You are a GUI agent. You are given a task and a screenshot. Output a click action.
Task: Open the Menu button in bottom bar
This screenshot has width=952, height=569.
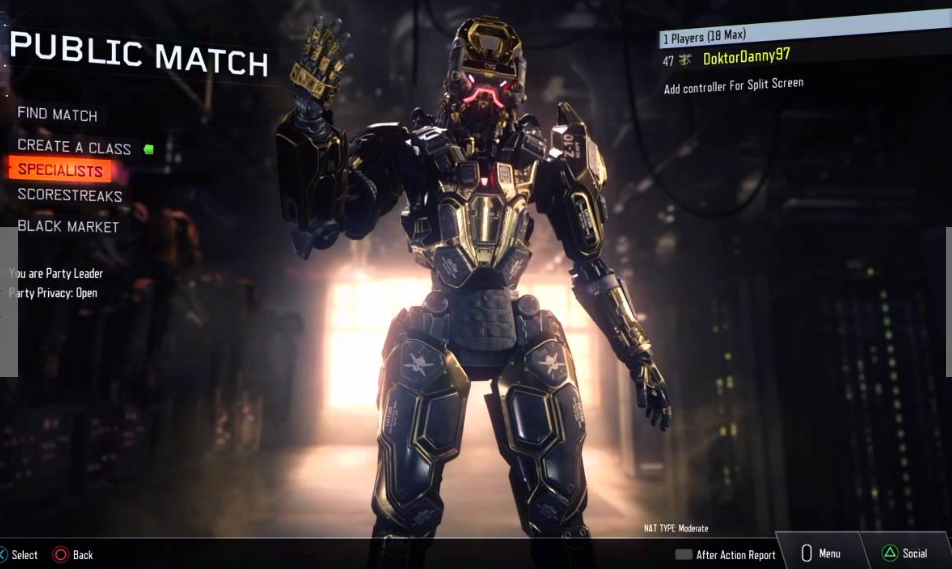point(821,553)
